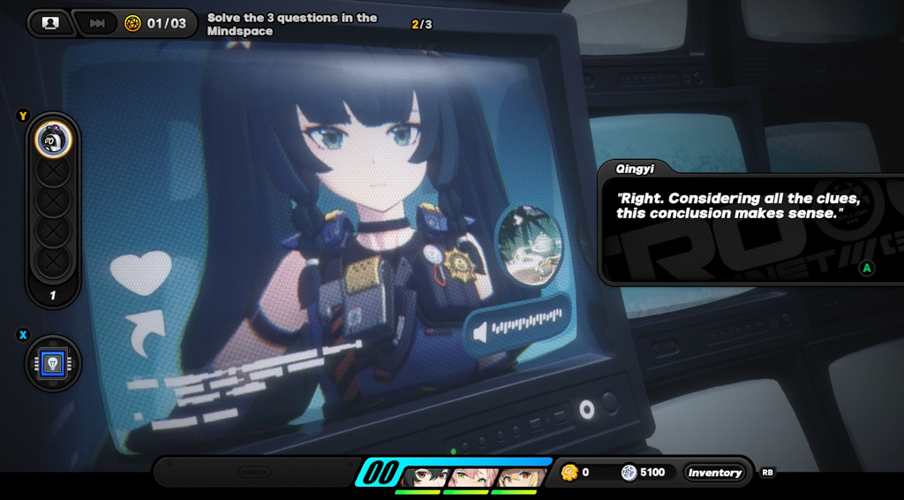Viewport: 904px width, 500px height.
Task: Select the filled top slot in left column
Action: [53, 139]
